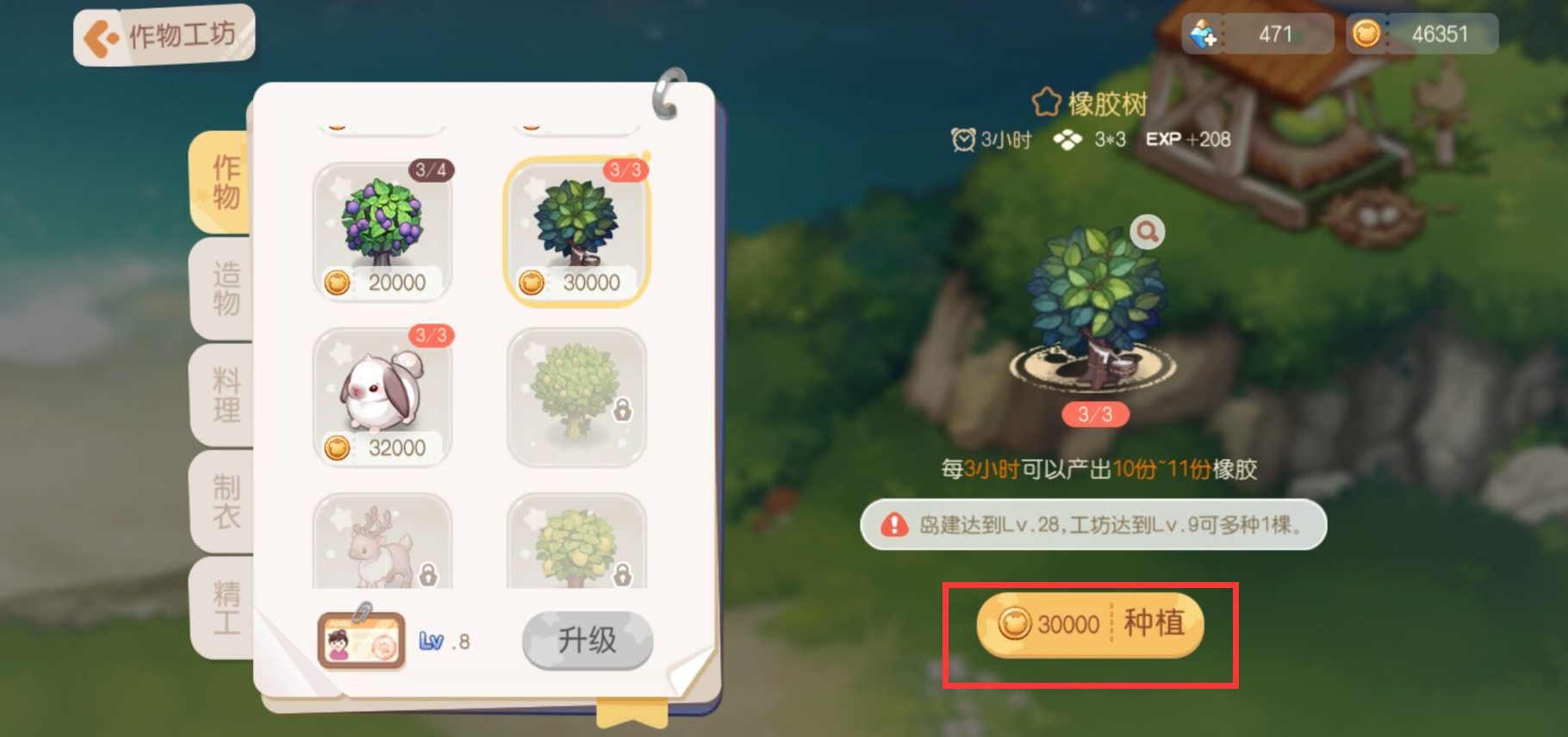Select the white rabbit costing 32000
Screen dimensions: 1568x737
point(383,396)
